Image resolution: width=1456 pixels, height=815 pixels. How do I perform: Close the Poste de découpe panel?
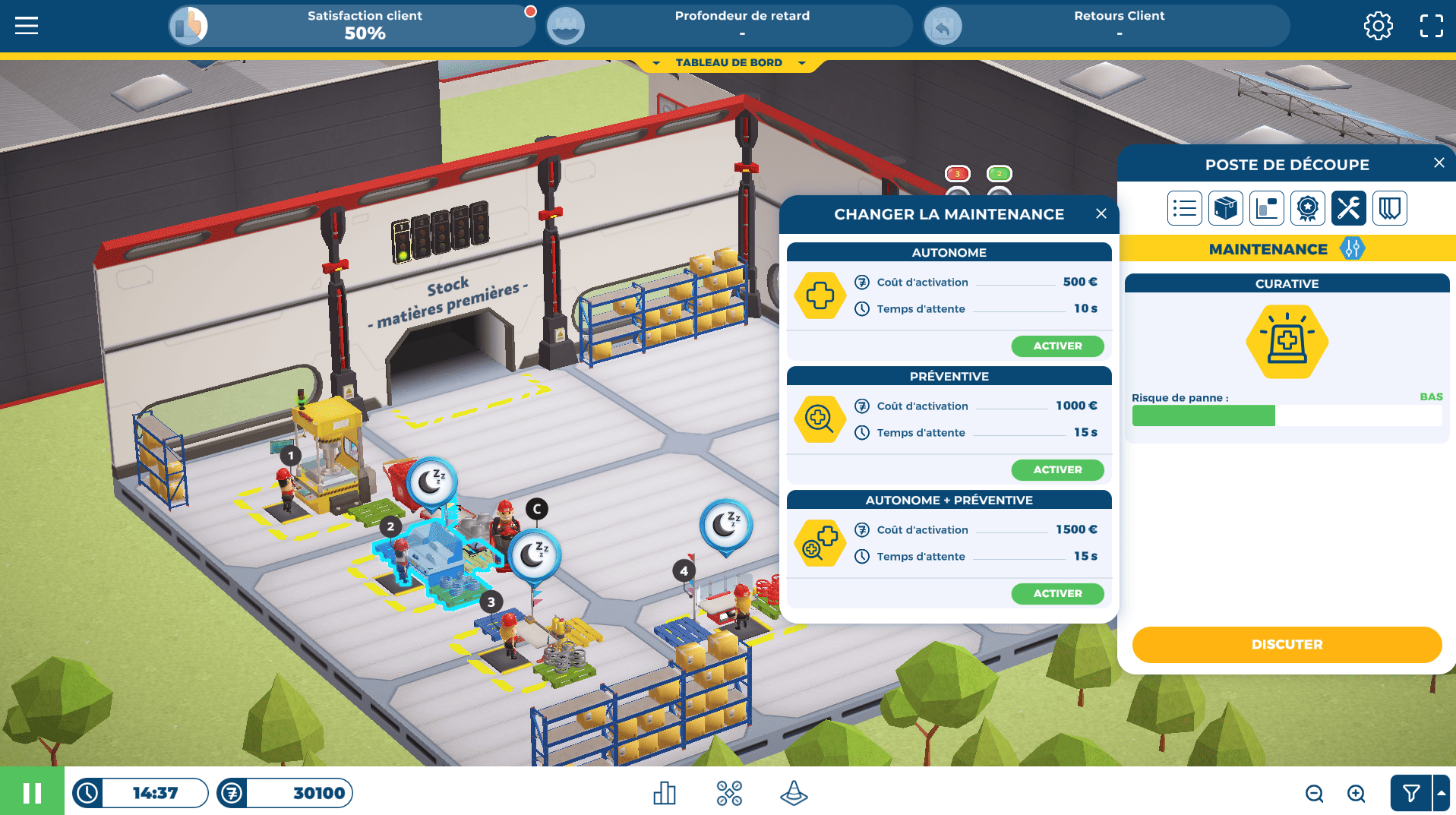[1439, 163]
